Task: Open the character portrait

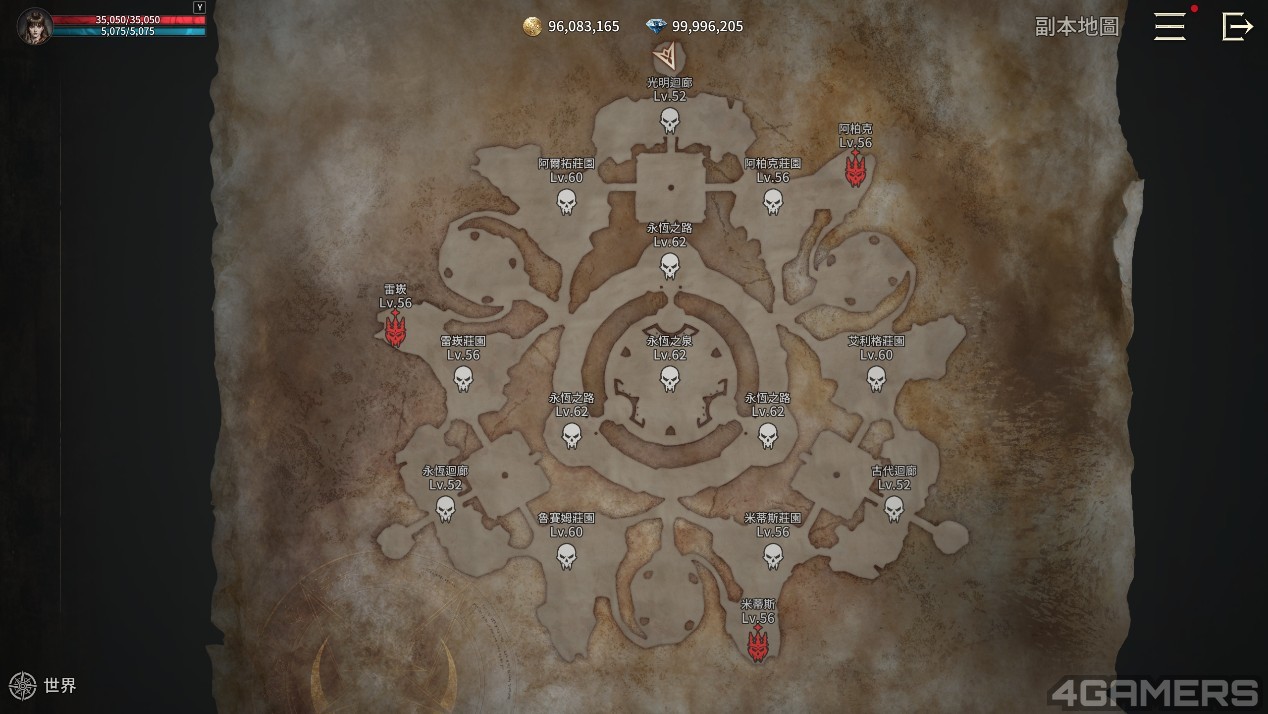Action: [34, 25]
